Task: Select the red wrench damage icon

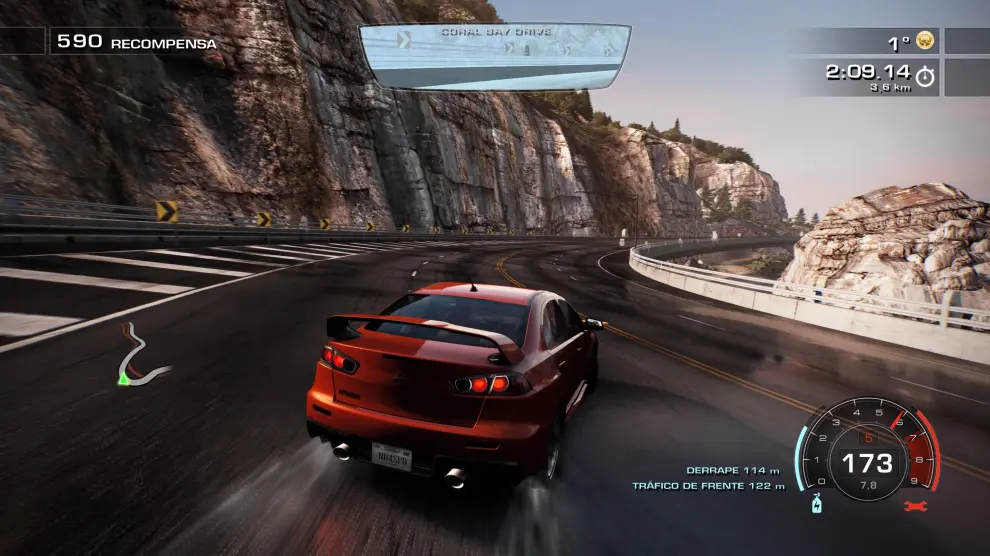Action: click(911, 507)
